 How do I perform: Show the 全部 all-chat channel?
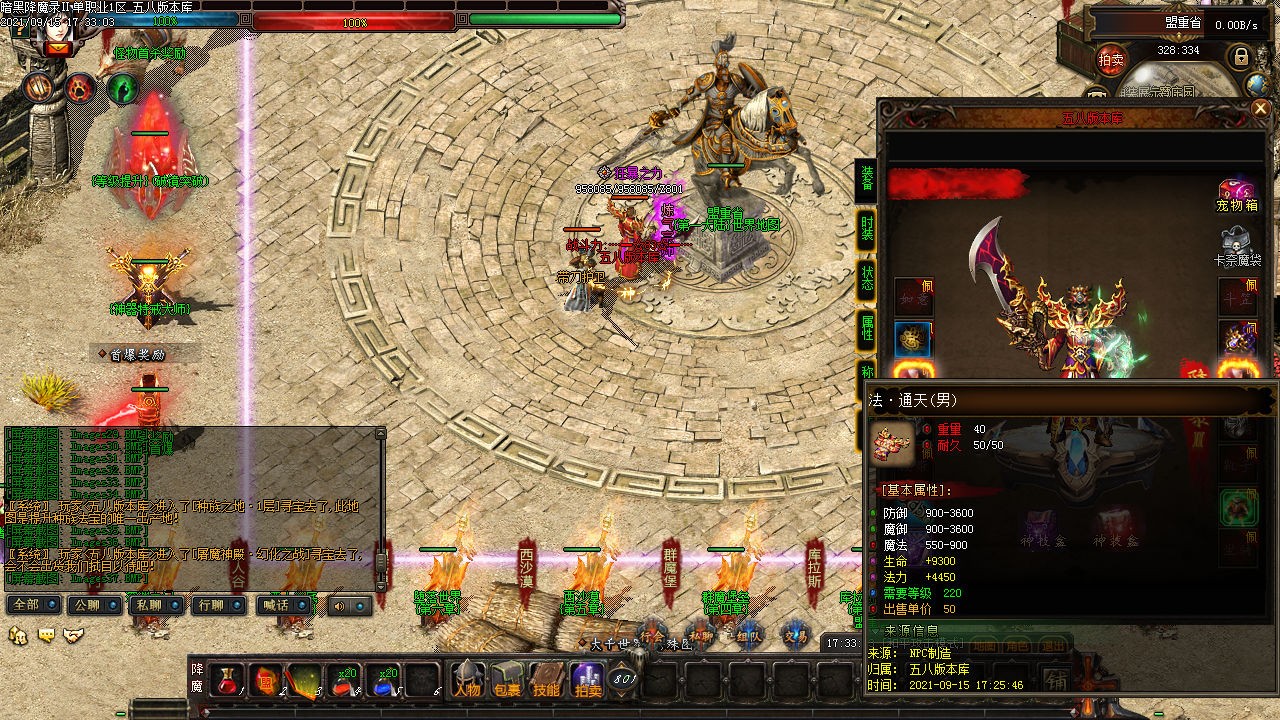pos(33,605)
